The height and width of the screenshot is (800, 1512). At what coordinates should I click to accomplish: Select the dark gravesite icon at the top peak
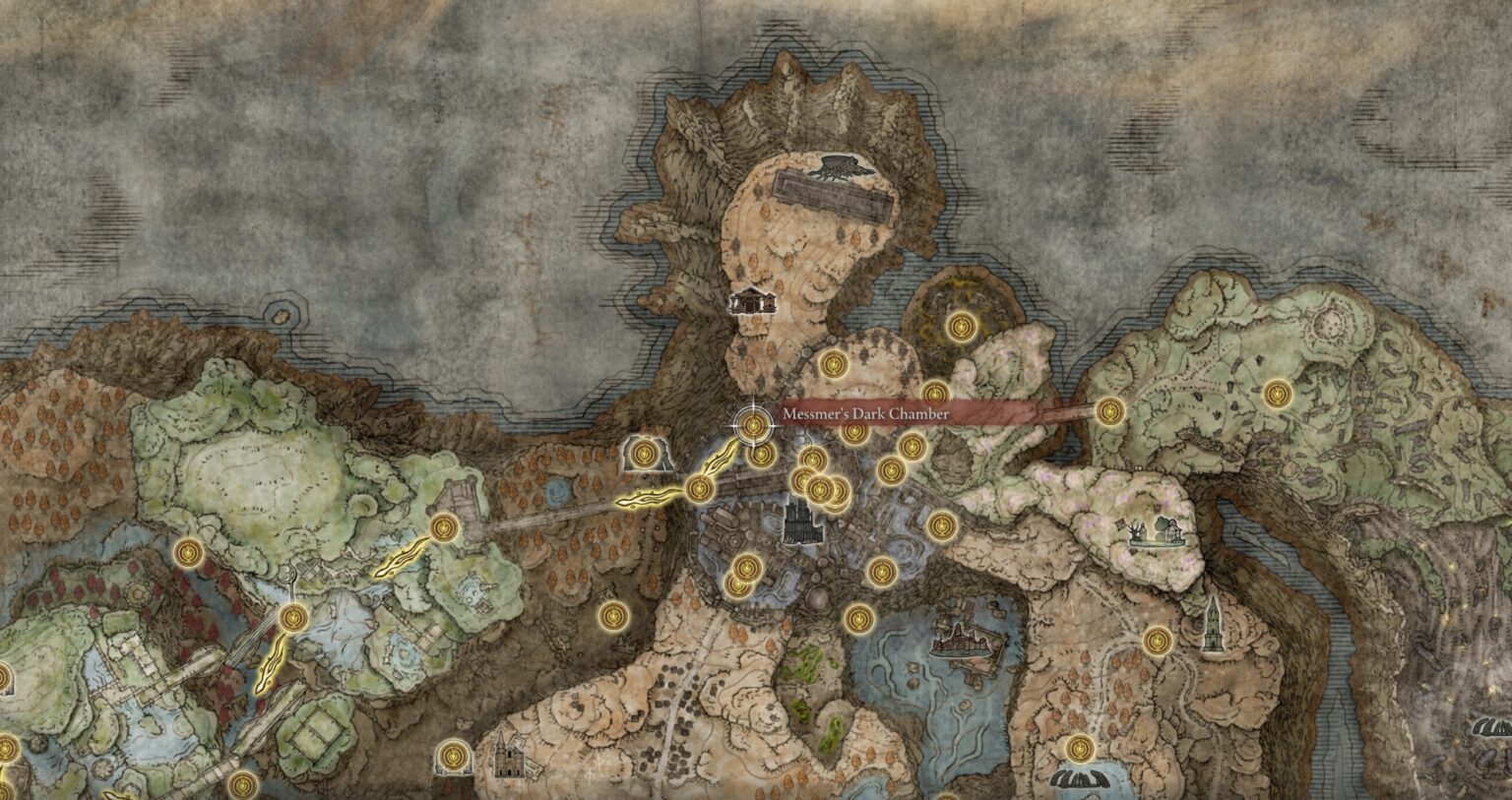[x=840, y=168]
